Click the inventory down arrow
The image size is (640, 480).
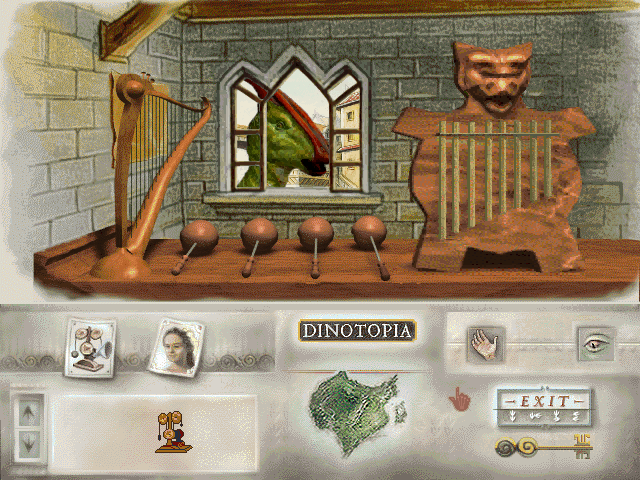tap(28, 439)
